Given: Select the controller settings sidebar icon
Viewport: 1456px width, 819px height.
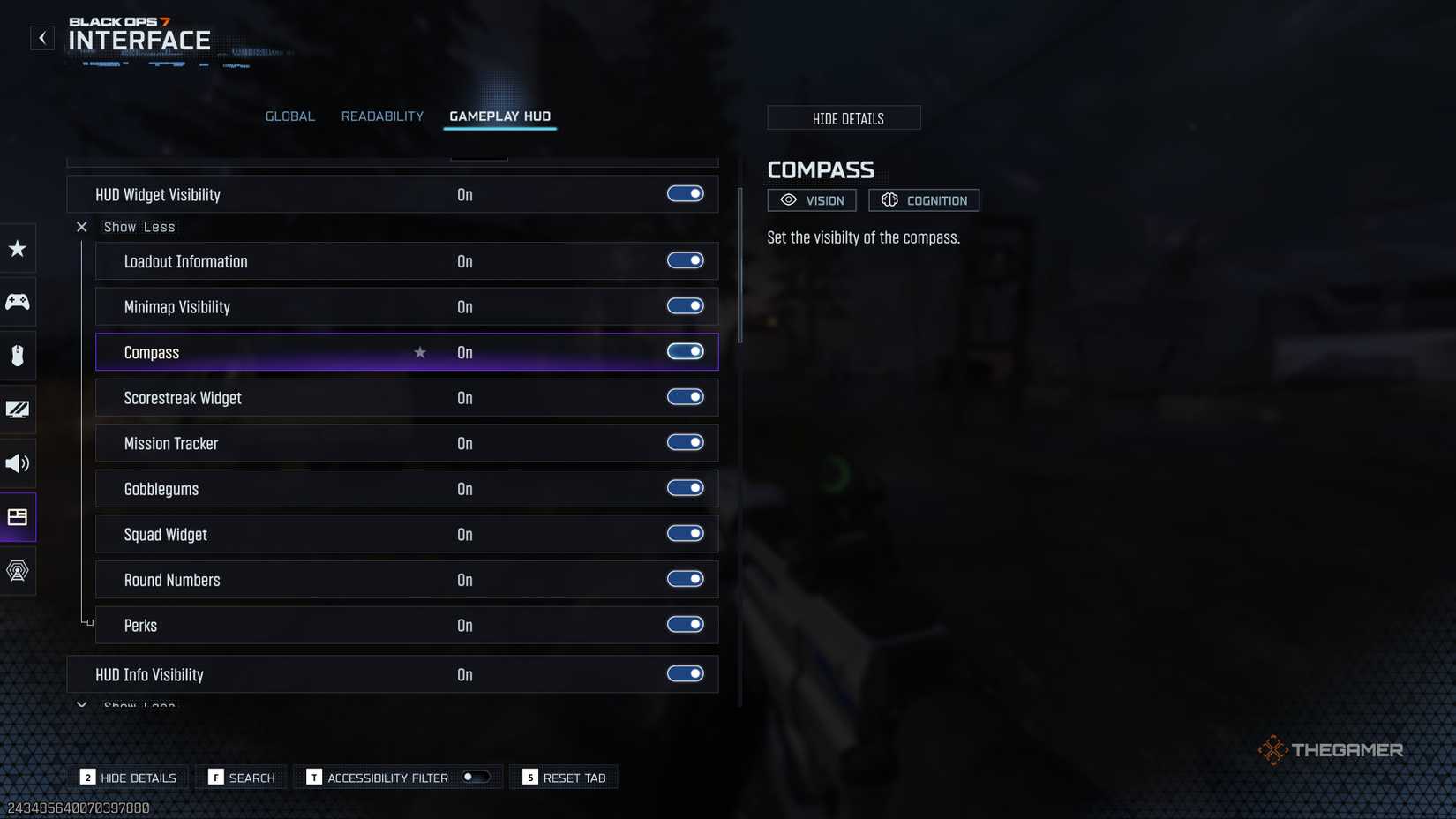Looking at the screenshot, I should pos(17,302).
